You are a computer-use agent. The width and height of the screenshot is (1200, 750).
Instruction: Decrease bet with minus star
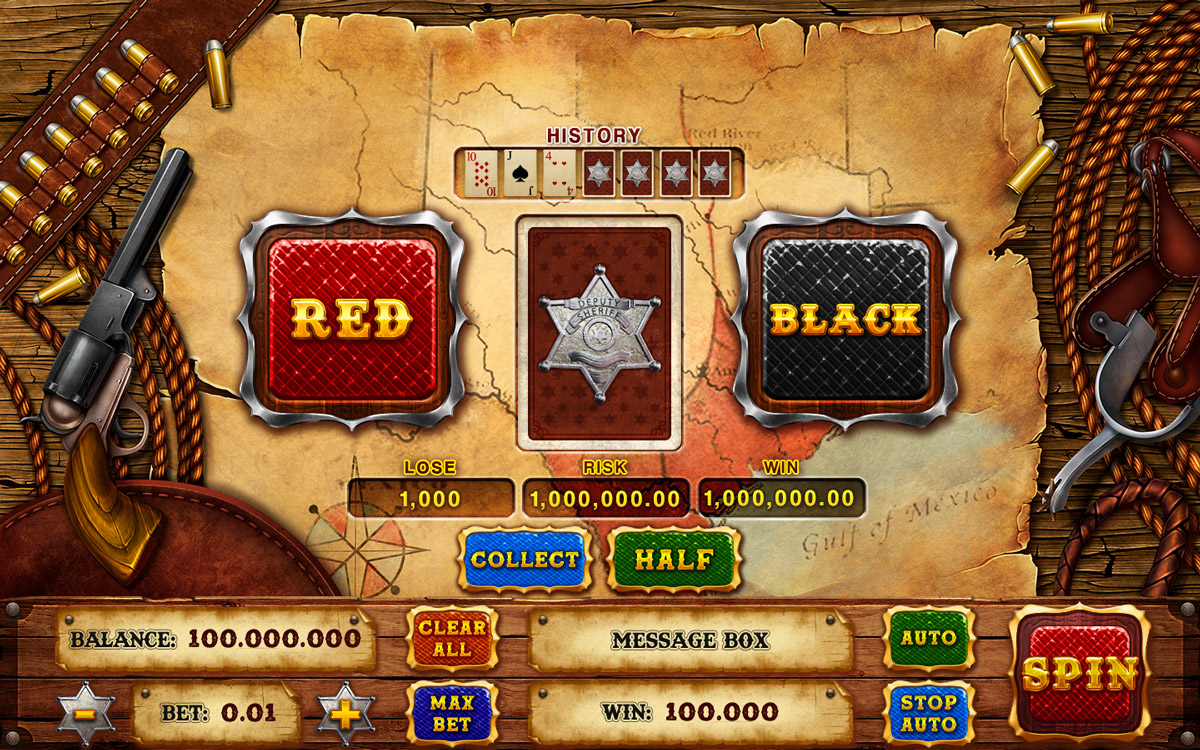(85, 713)
